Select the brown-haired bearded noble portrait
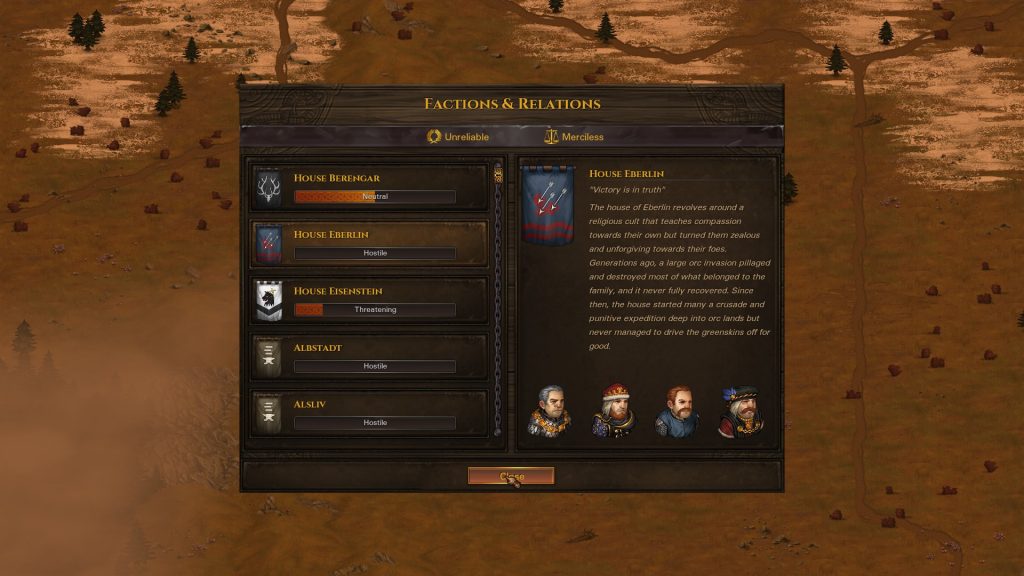This screenshot has height=576, width=1024. click(676, 411)
